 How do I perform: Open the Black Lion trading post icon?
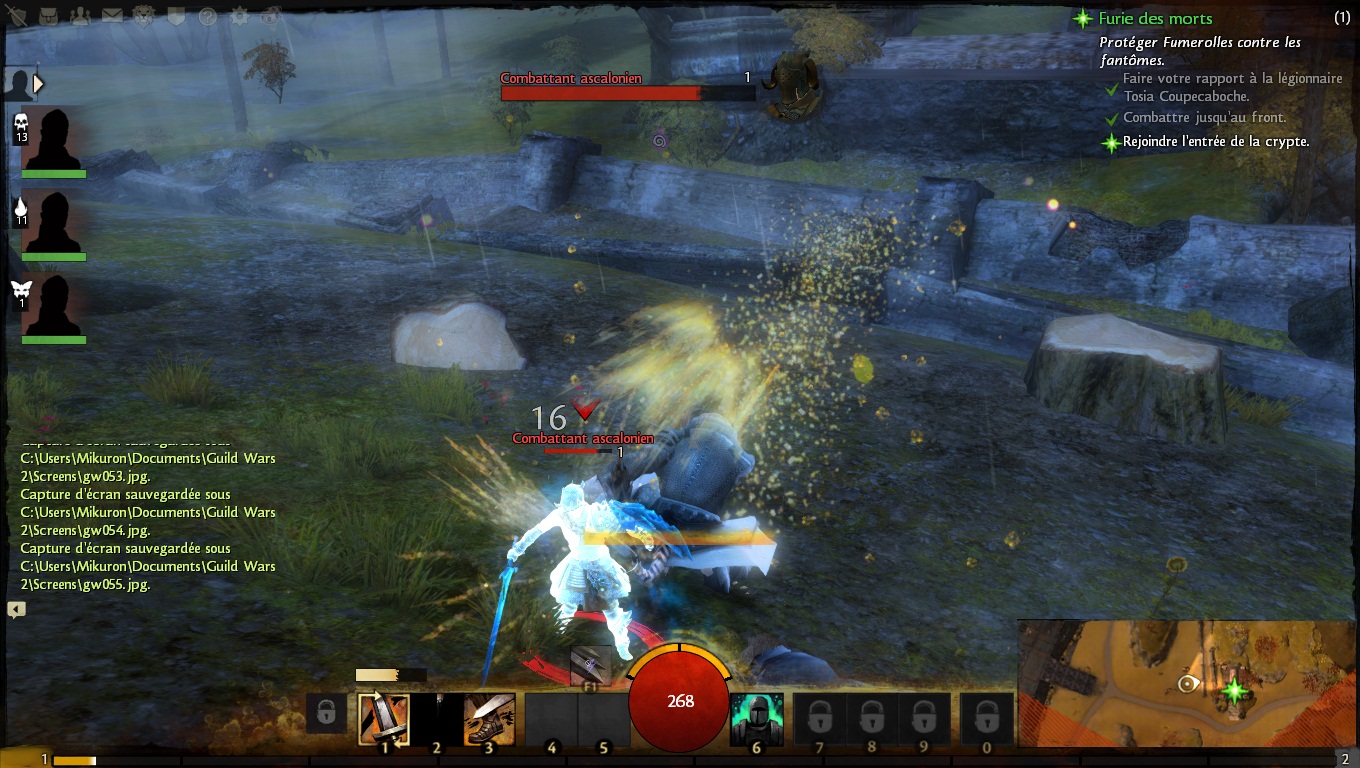click(144, 16)
